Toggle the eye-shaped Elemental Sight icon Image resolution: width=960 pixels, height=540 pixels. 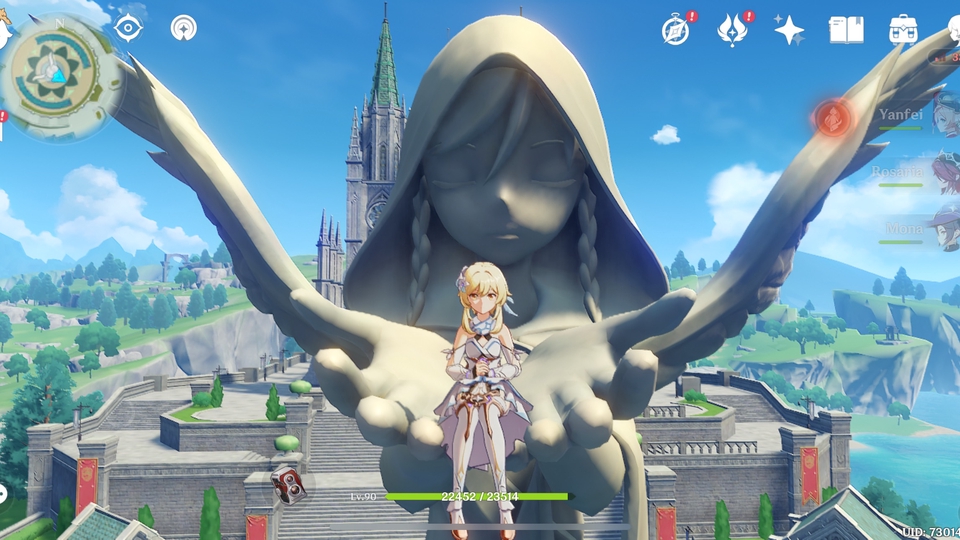coord(128,28)
